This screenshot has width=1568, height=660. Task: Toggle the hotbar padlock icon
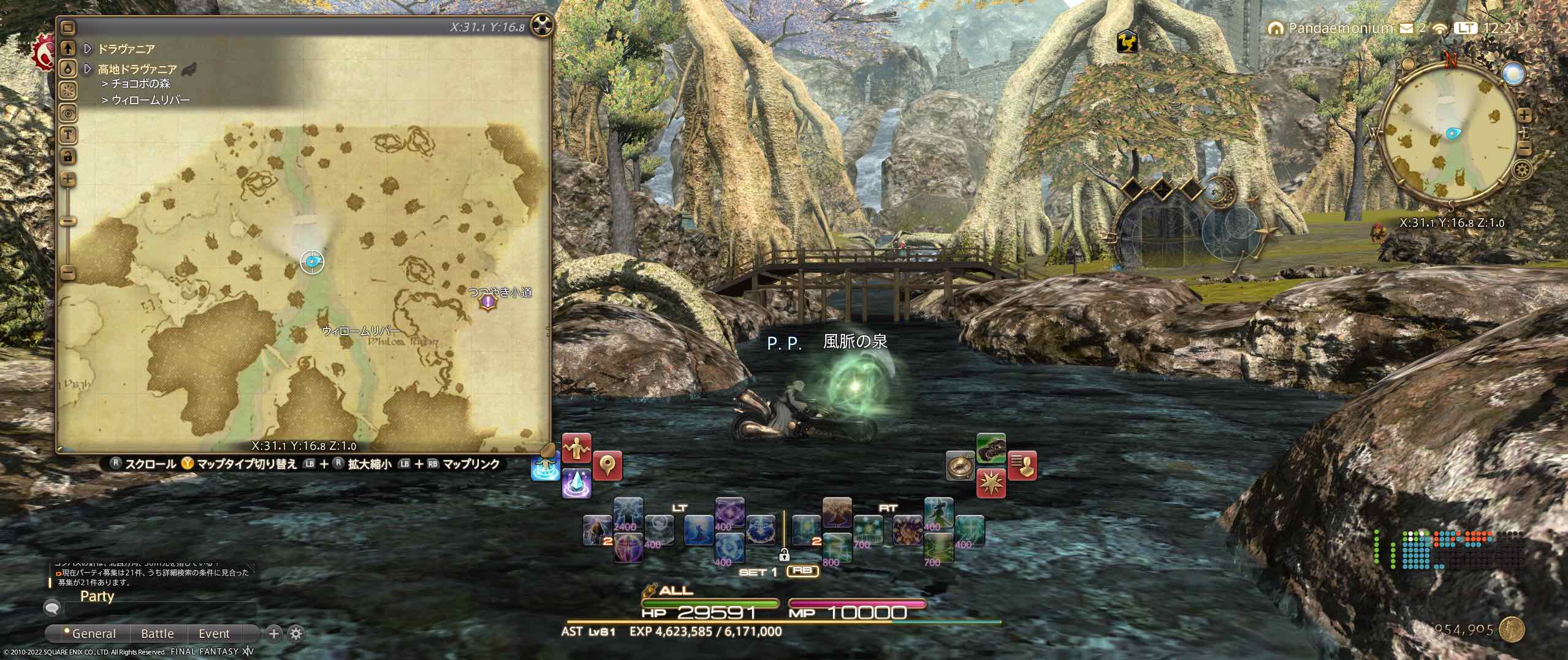[x=783, y=555]
